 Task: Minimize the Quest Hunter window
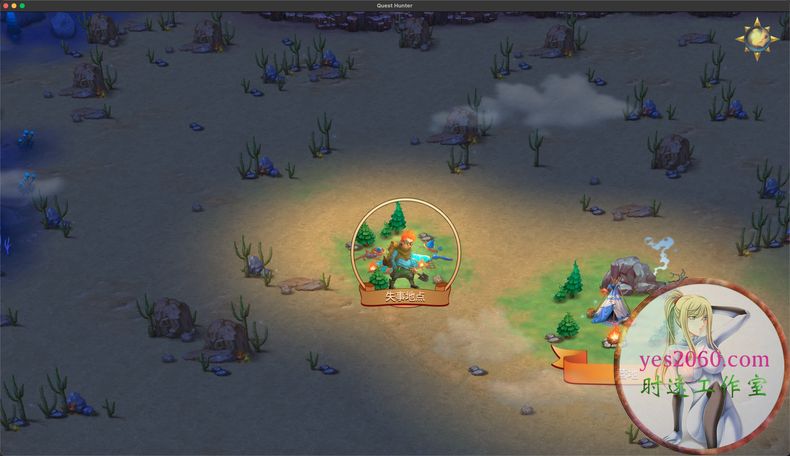coord(14,5)
